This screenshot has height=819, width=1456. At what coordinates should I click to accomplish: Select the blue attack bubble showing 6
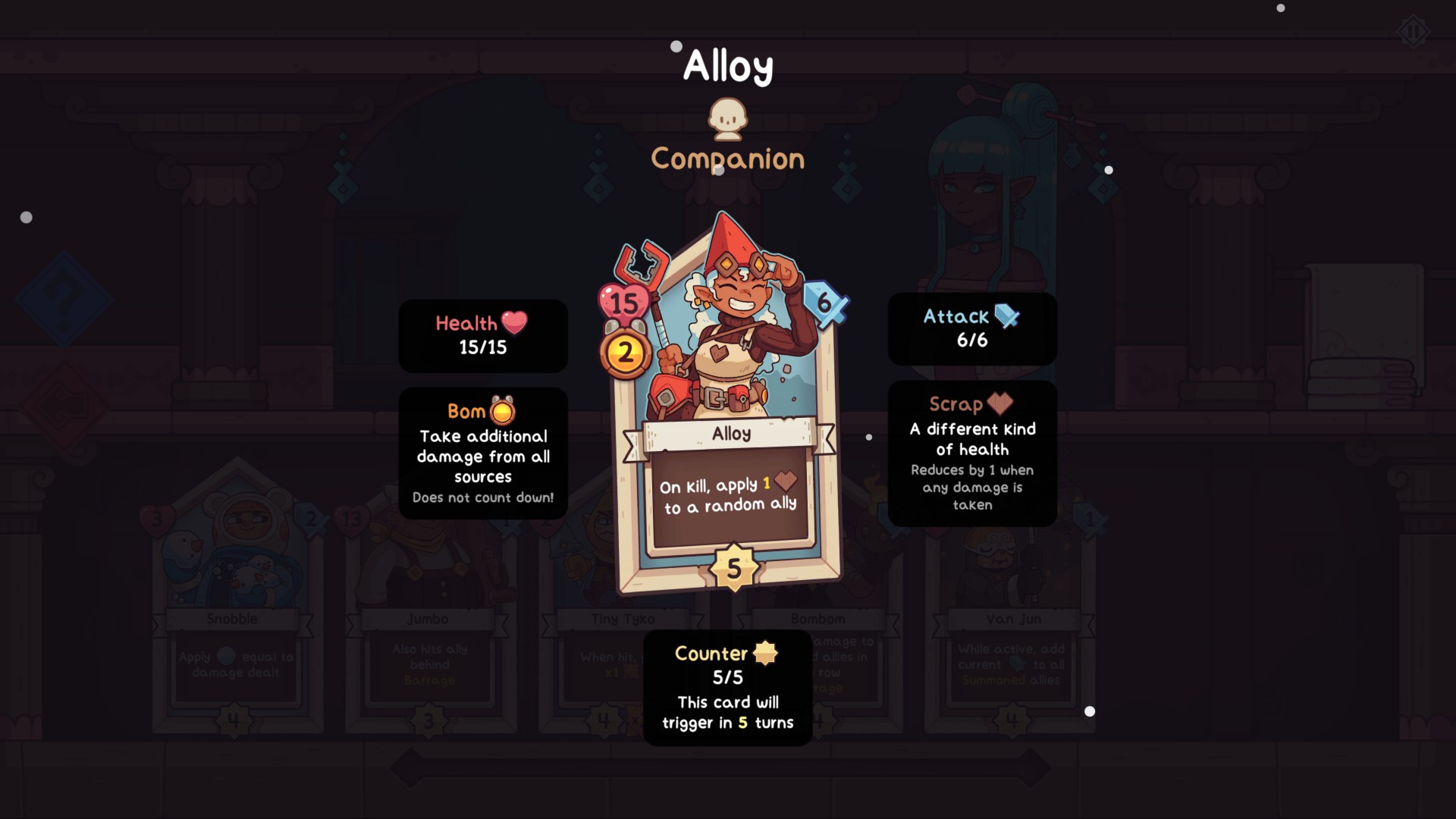825,302
